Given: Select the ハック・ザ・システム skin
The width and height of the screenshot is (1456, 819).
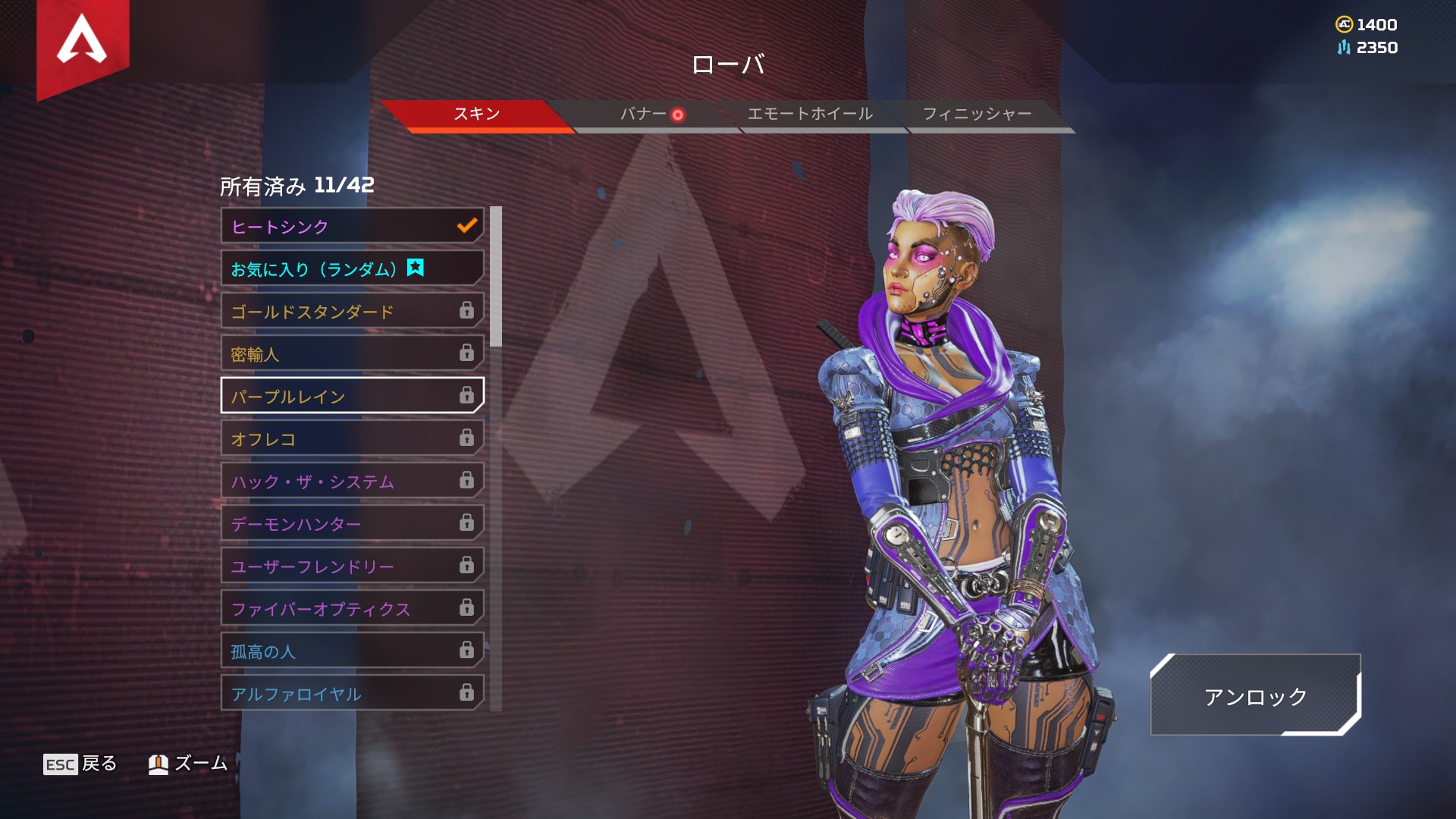Looking at the screenshot, I should pyautogui.click(x=352, y=481).
